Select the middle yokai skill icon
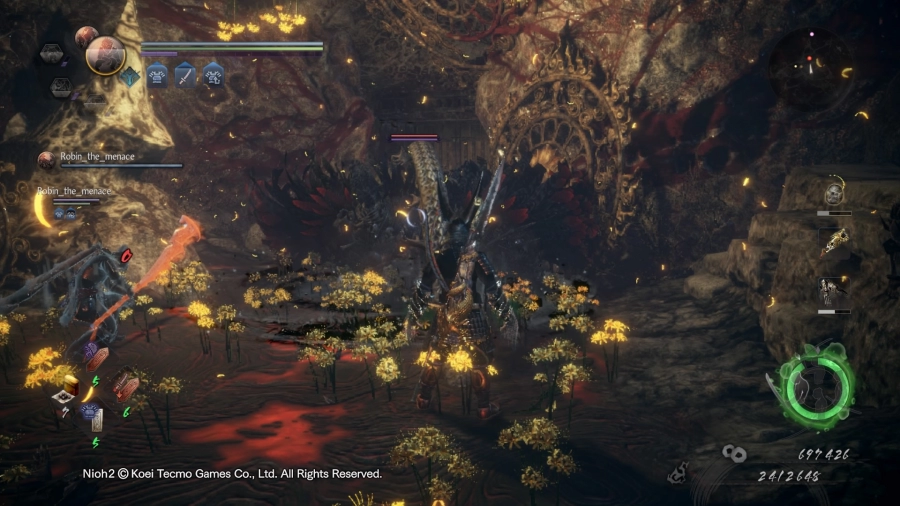This screenshot has height=506, width=900. [x=833, y=242]
